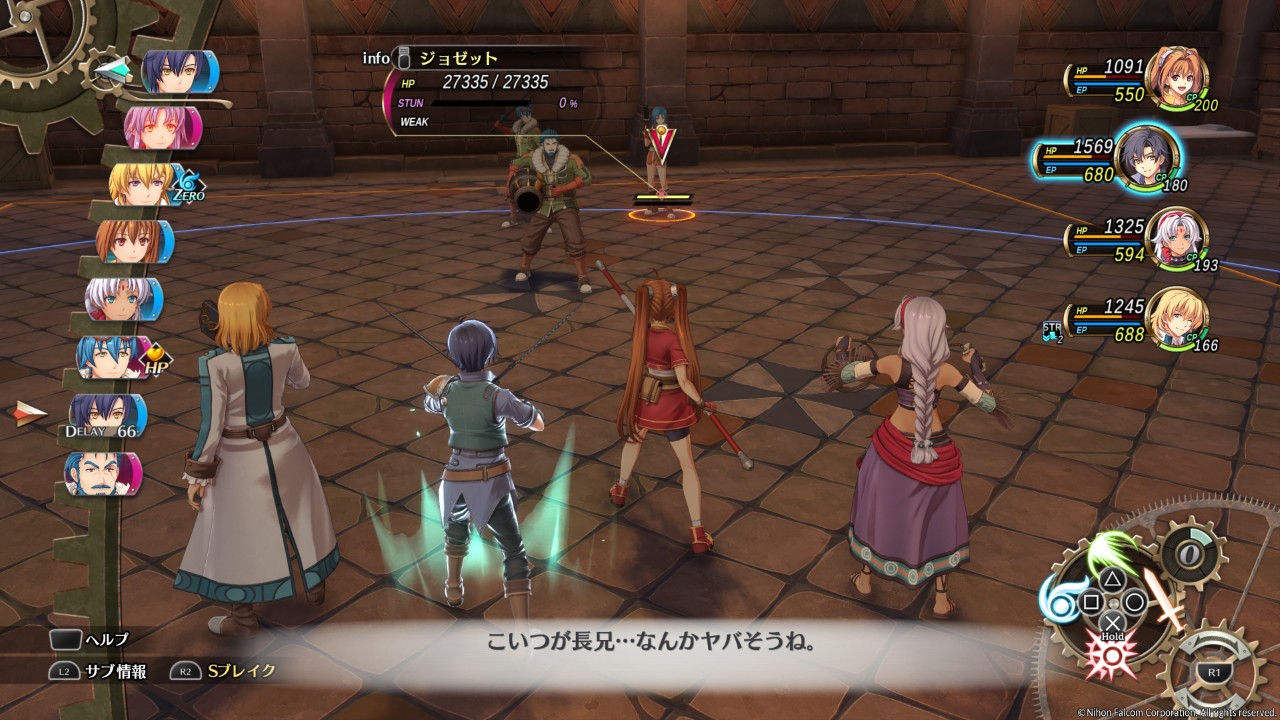Select Estelle's orange-haired party portrait

click(1175, 79)
